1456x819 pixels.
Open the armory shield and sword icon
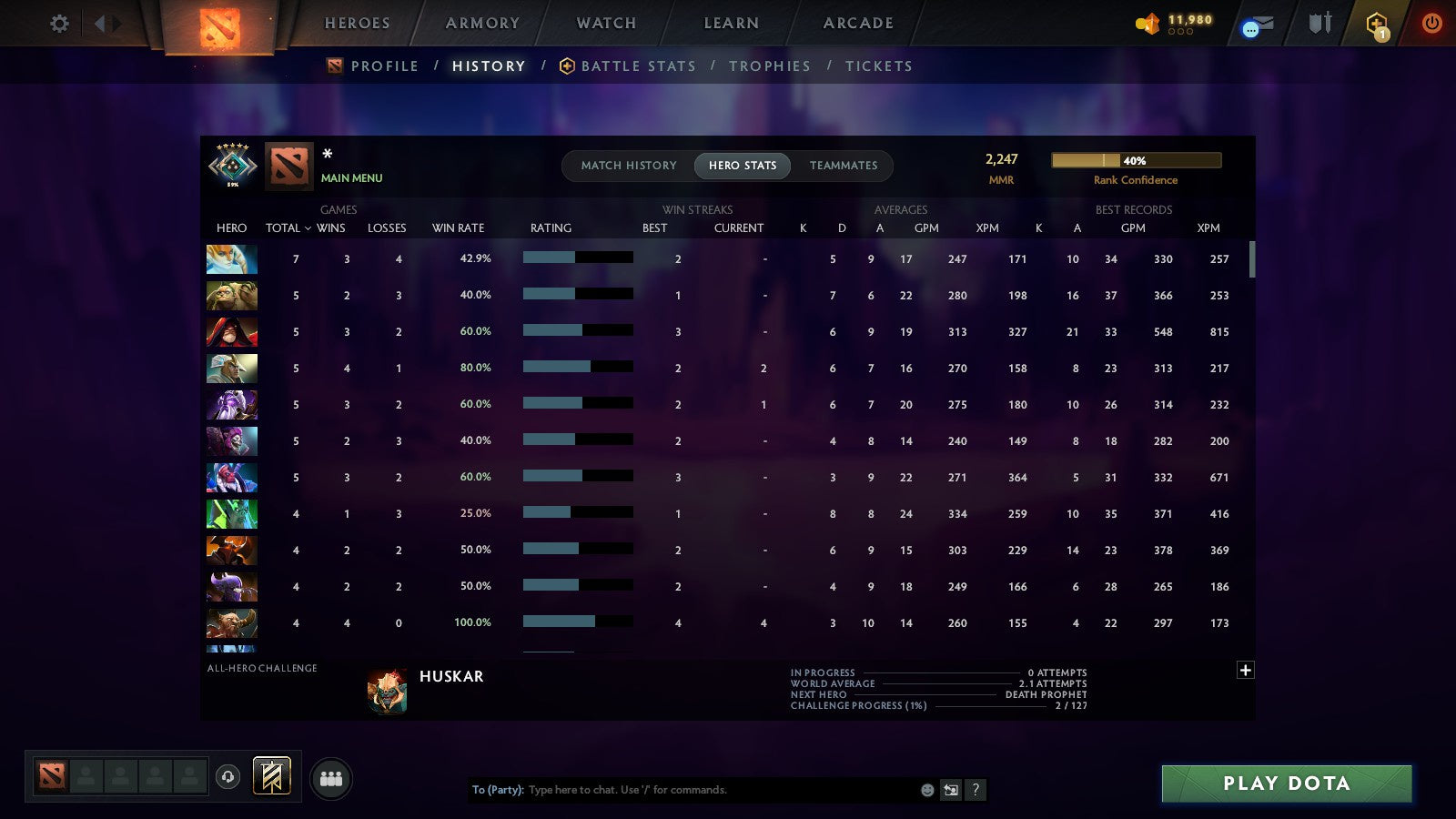click(1318, 25)
